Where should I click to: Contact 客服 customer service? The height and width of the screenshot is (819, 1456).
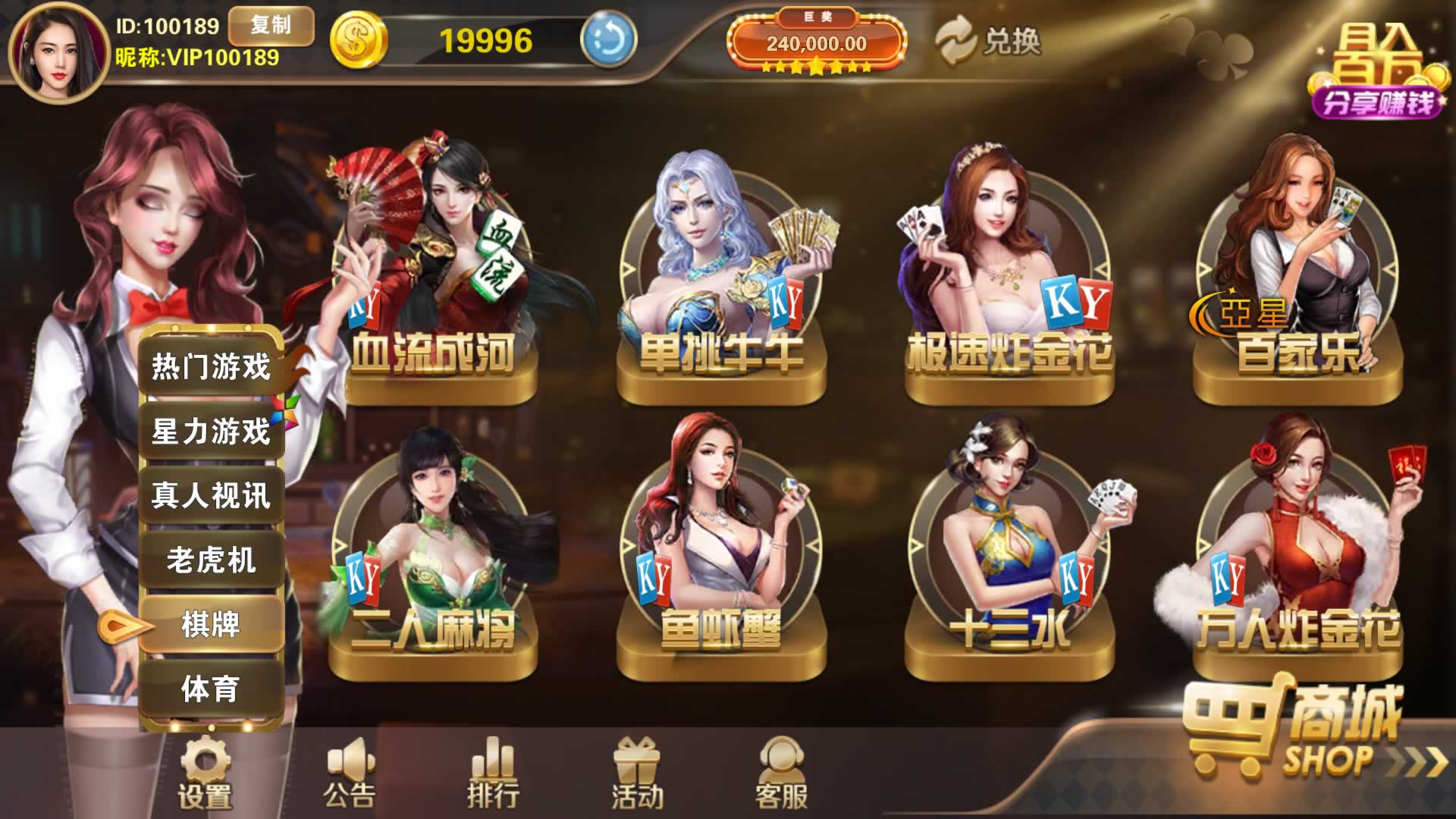781,773
